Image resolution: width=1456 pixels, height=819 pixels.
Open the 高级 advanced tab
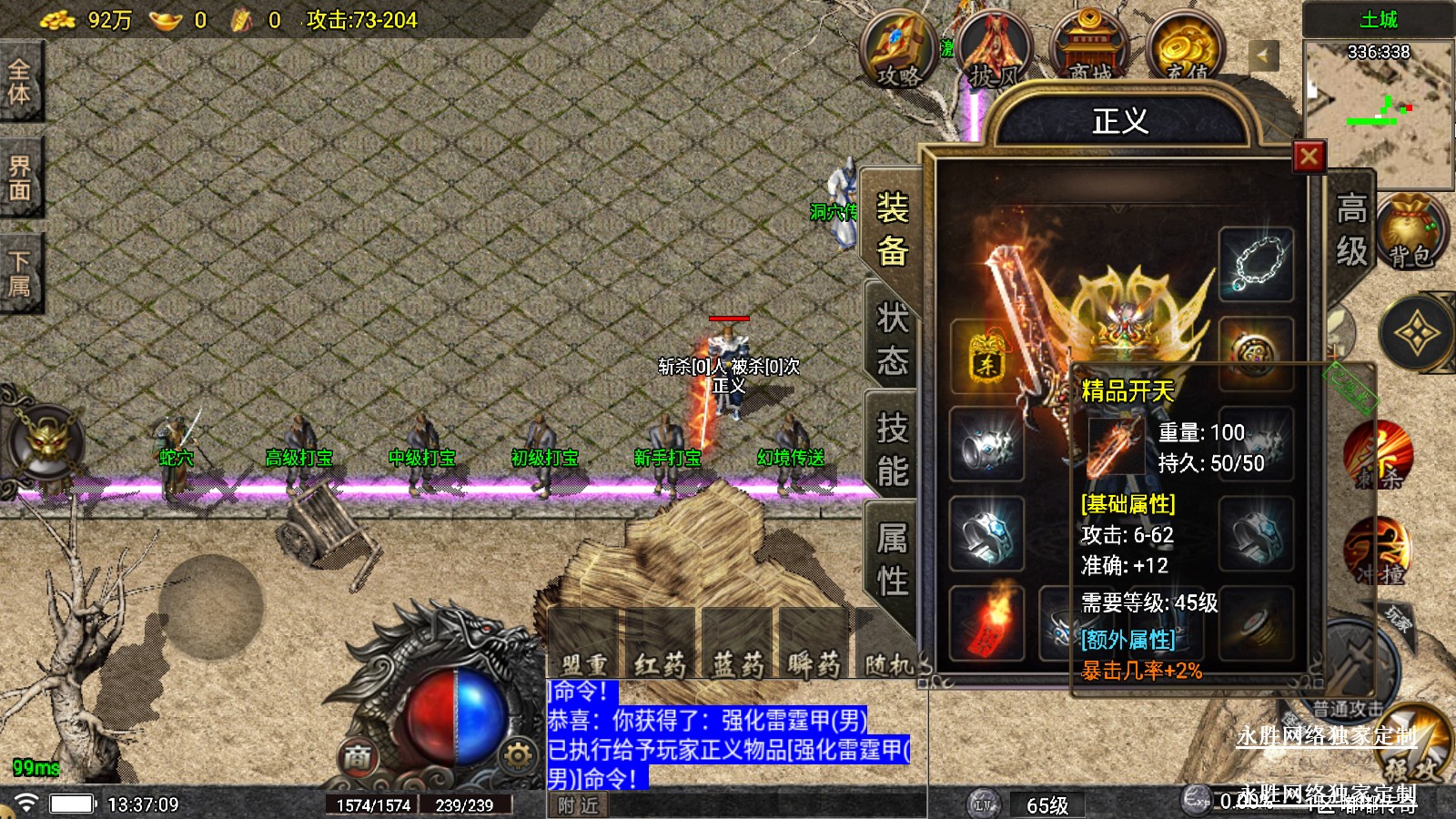coord(1350,228)
